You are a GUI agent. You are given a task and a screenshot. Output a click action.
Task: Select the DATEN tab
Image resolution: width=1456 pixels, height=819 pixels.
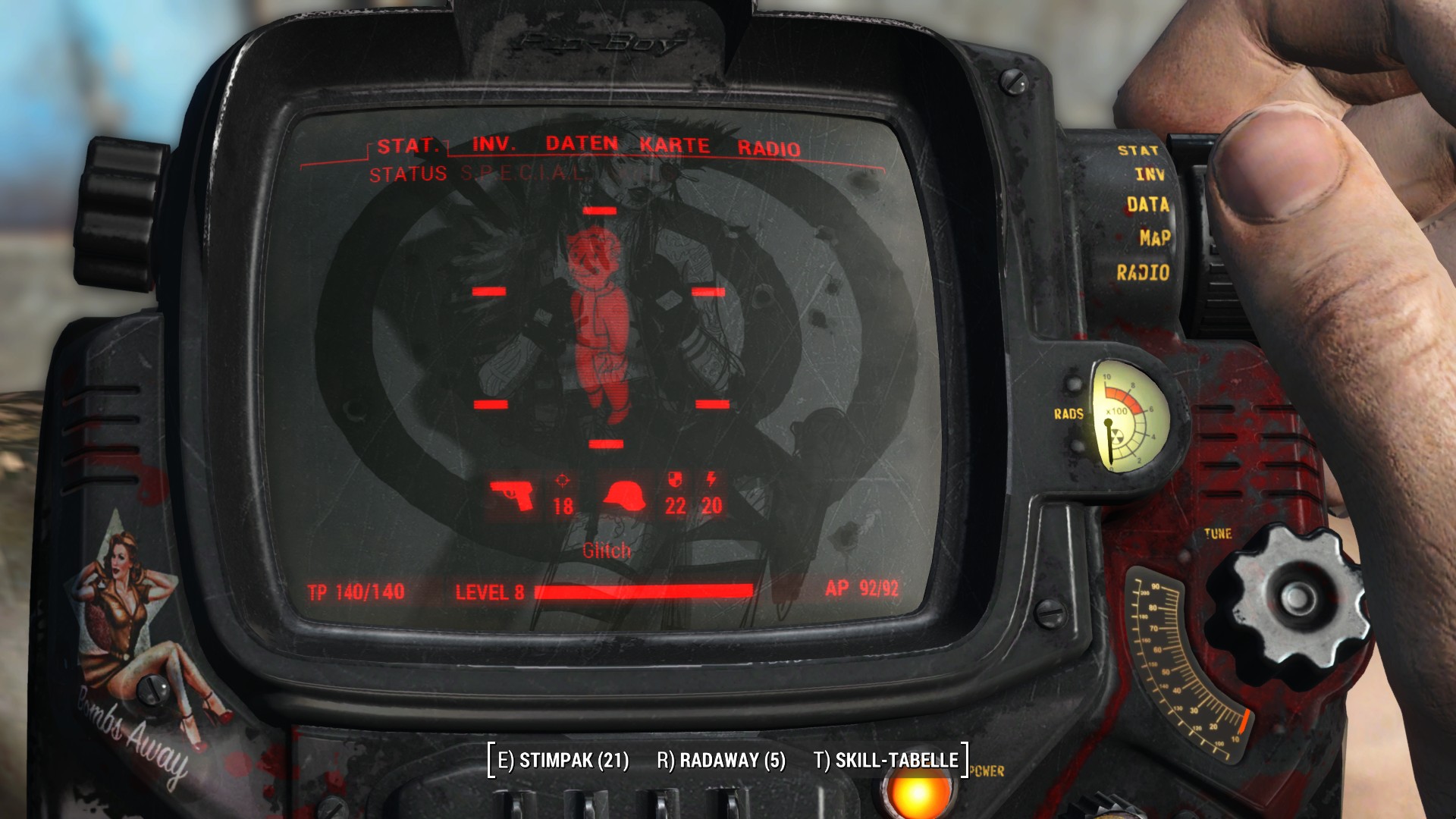(x=582, y=144)
